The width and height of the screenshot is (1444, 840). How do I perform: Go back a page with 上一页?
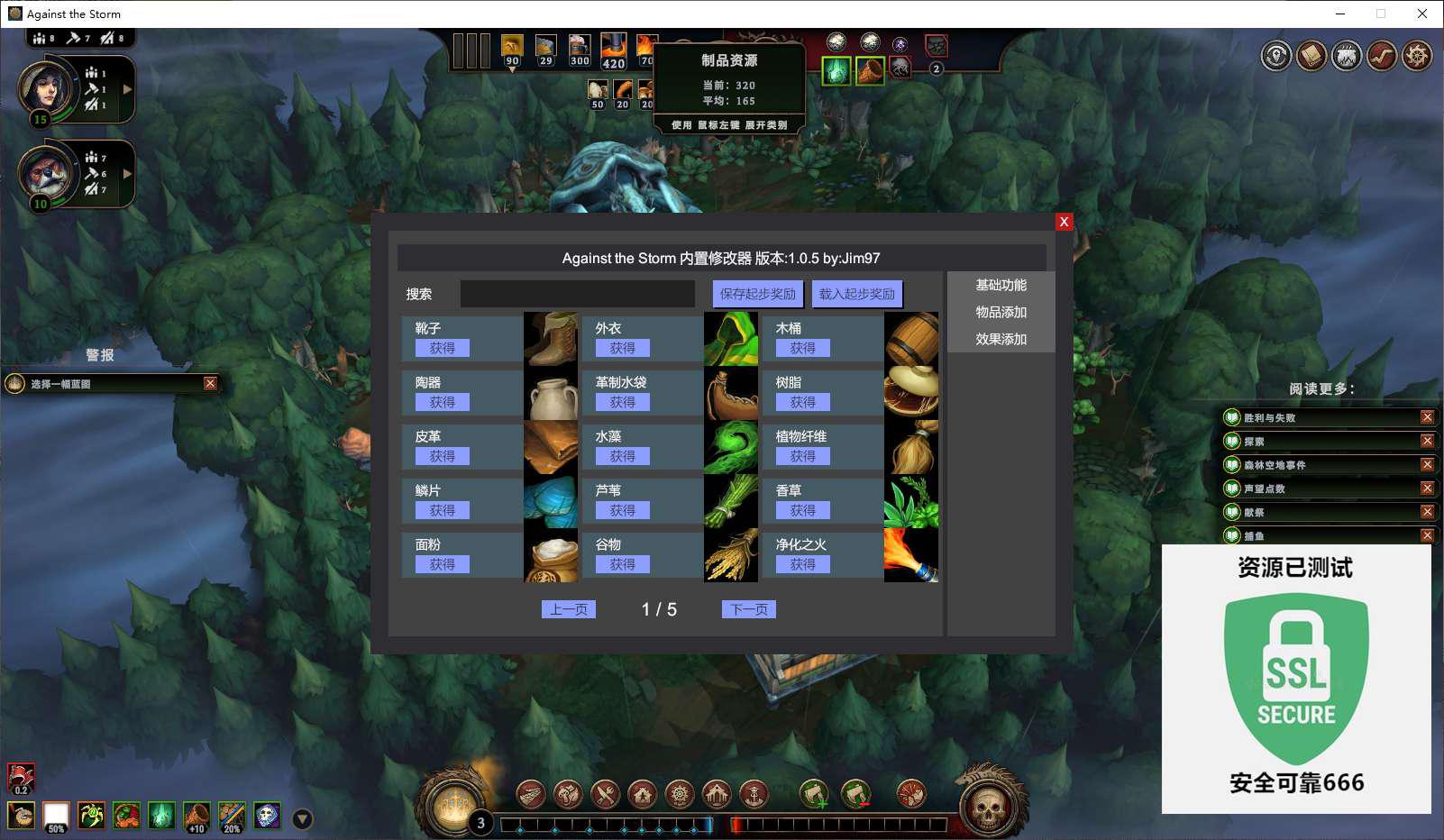pyautogui.click(x=568, y=609)
